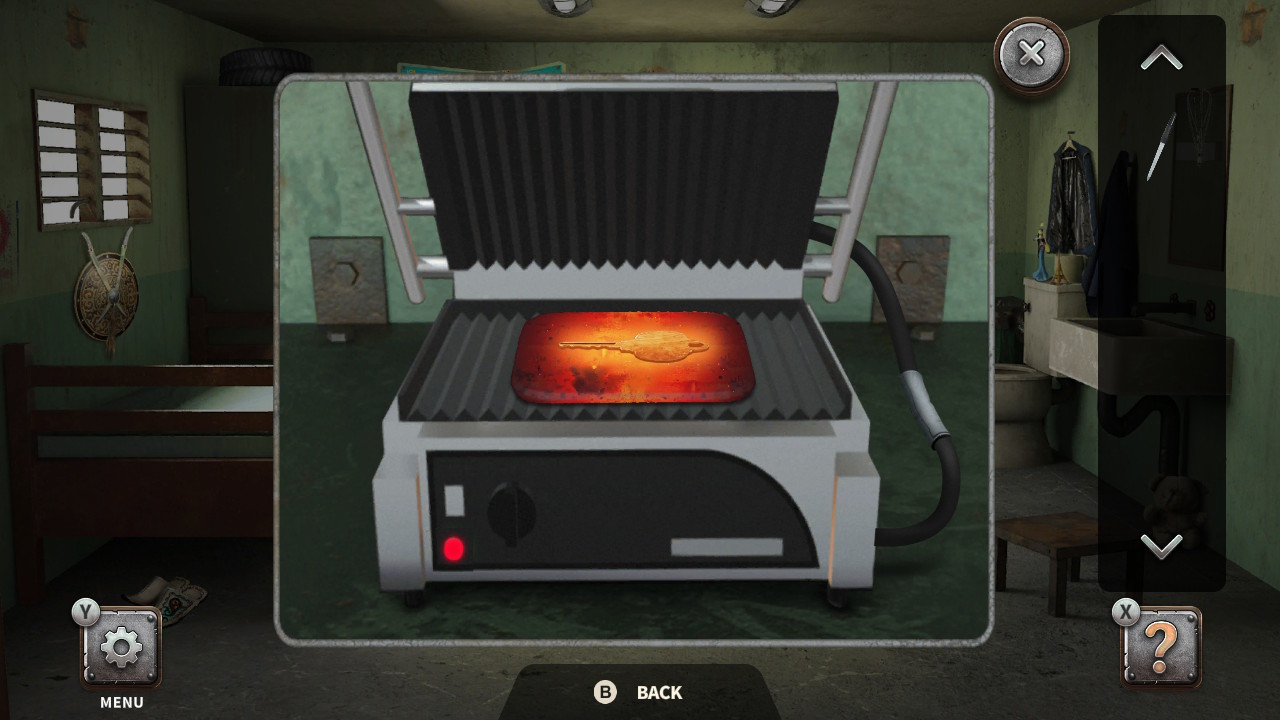The image size is (1280, 720).
Task: Click the silver nameplate slider area on the grill
Action: pyautogui.click(x=728, y=548)
